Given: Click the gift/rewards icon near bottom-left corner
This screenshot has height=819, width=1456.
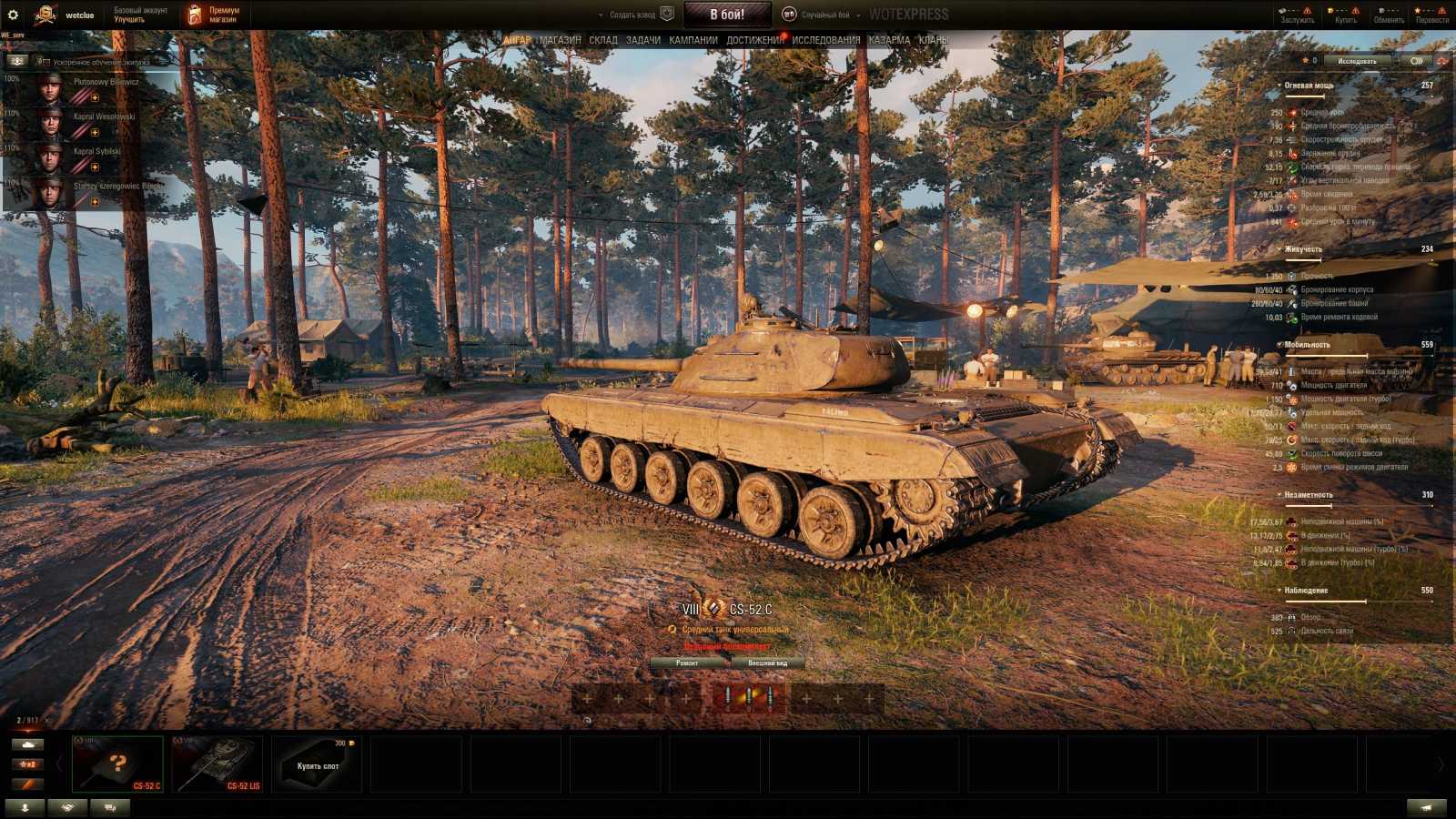Looking at the screenshot, I should (65, 806).
